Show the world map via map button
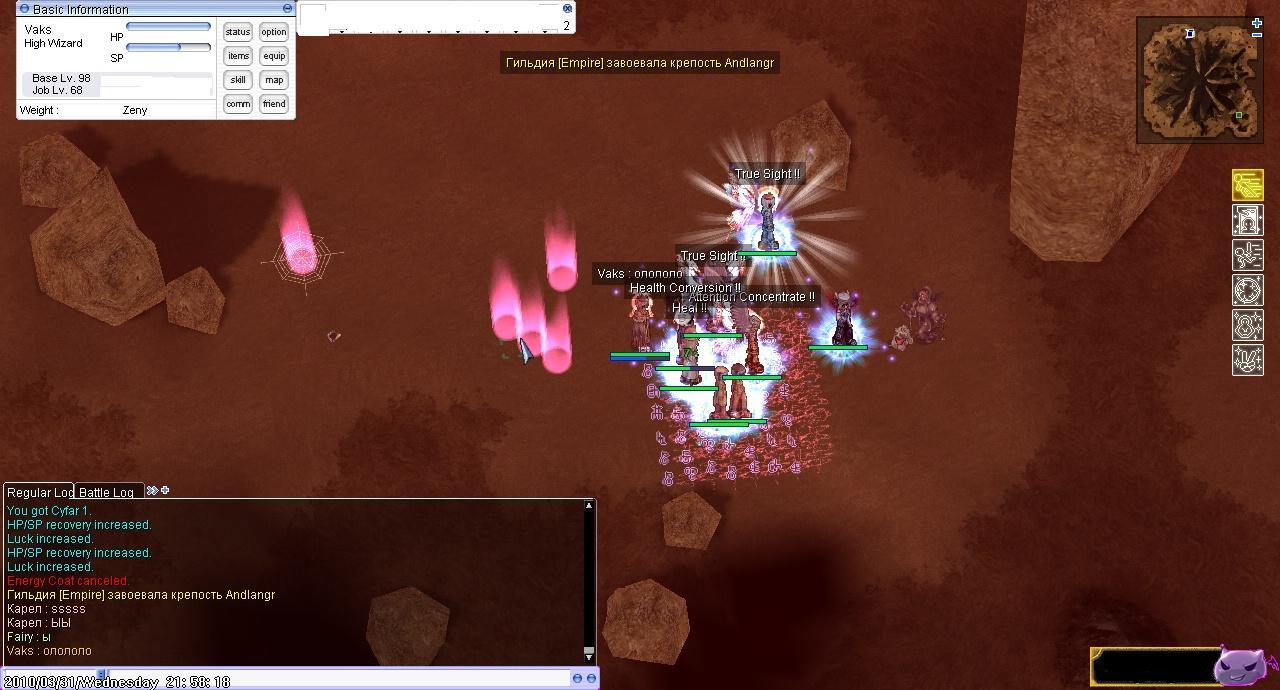 tap(274, 80)
